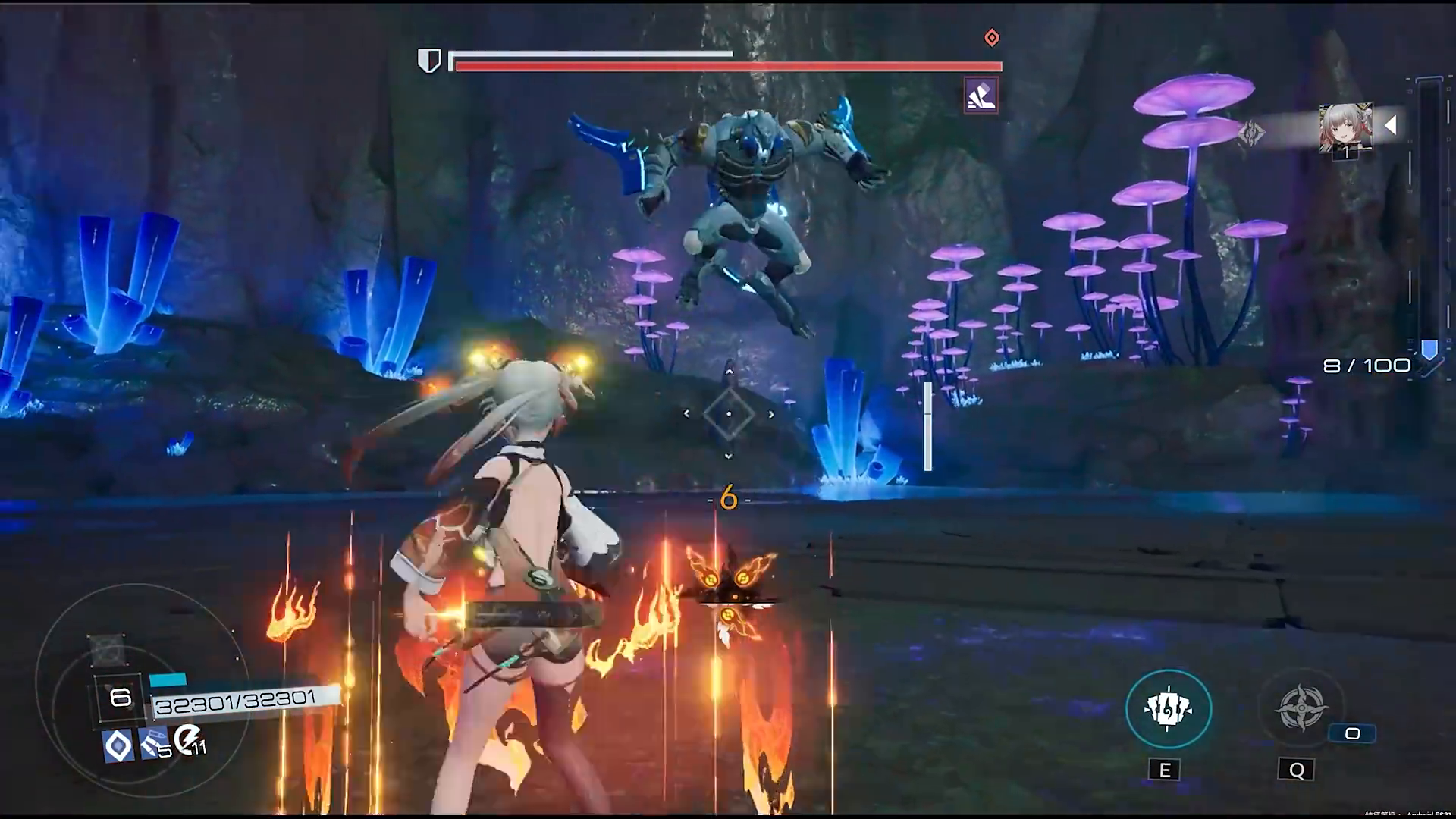The height and width of the screenshot is (819, 1456).
Task: Trigger the shuriken ultimate ability
Action: (1300, 708)
